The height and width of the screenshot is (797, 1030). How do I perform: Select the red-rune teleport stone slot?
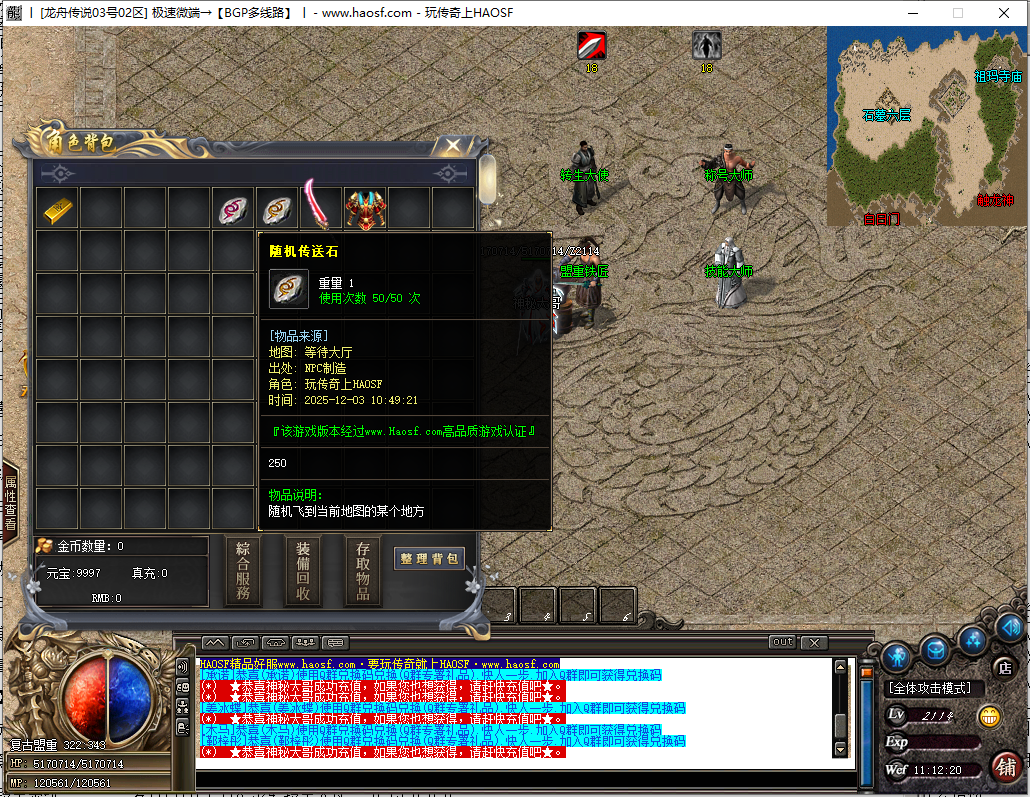pyautogui.click(x=234, y=209)
